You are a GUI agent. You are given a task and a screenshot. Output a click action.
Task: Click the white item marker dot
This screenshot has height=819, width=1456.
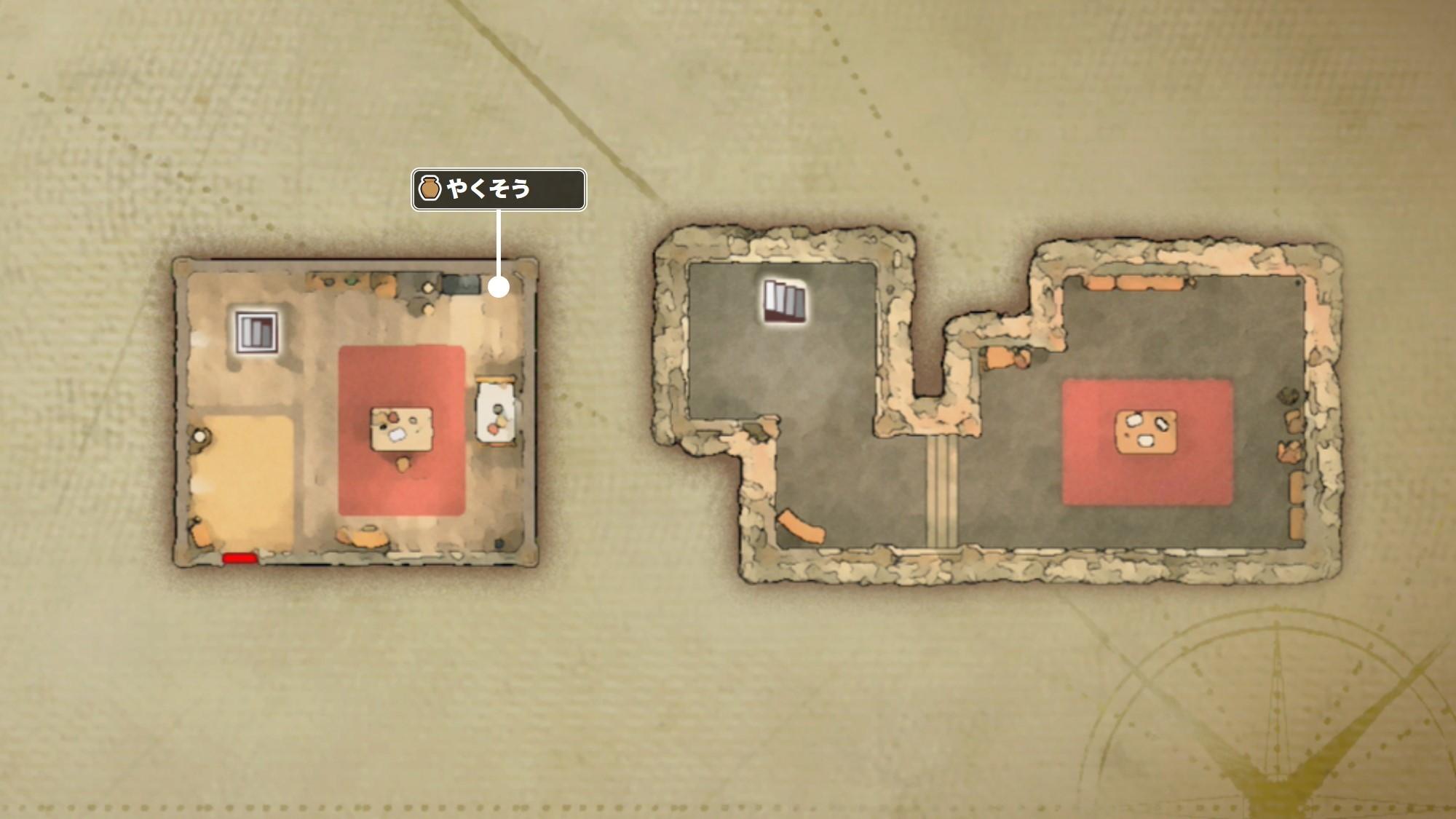pyautogui.click(x=499, y=288)
